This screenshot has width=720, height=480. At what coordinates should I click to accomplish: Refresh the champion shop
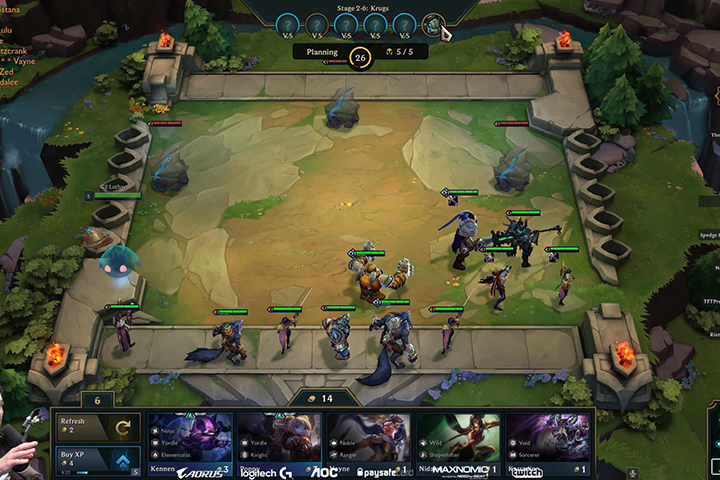(x=98, y=427)
